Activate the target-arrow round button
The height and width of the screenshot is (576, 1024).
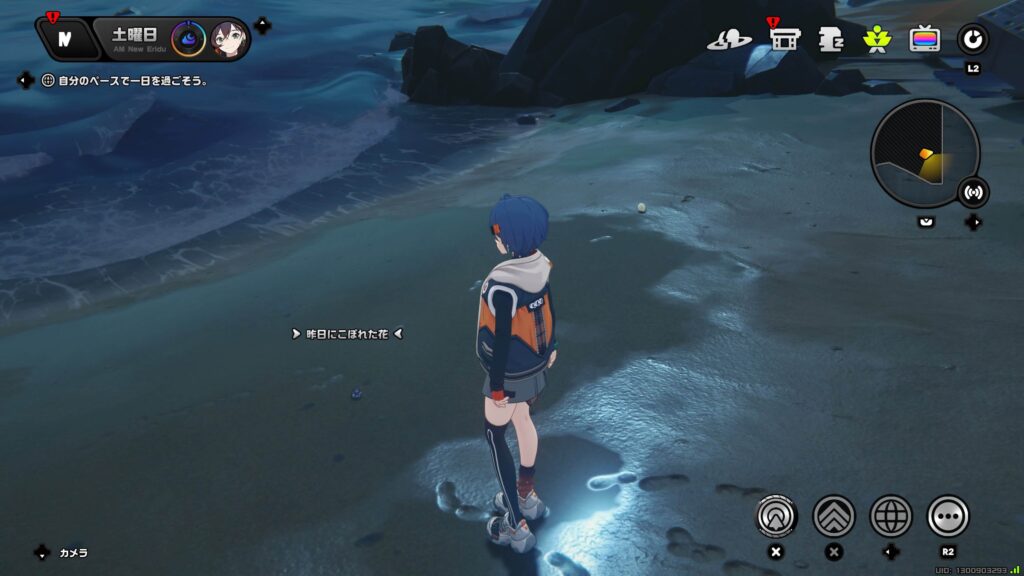click(776, 516)
